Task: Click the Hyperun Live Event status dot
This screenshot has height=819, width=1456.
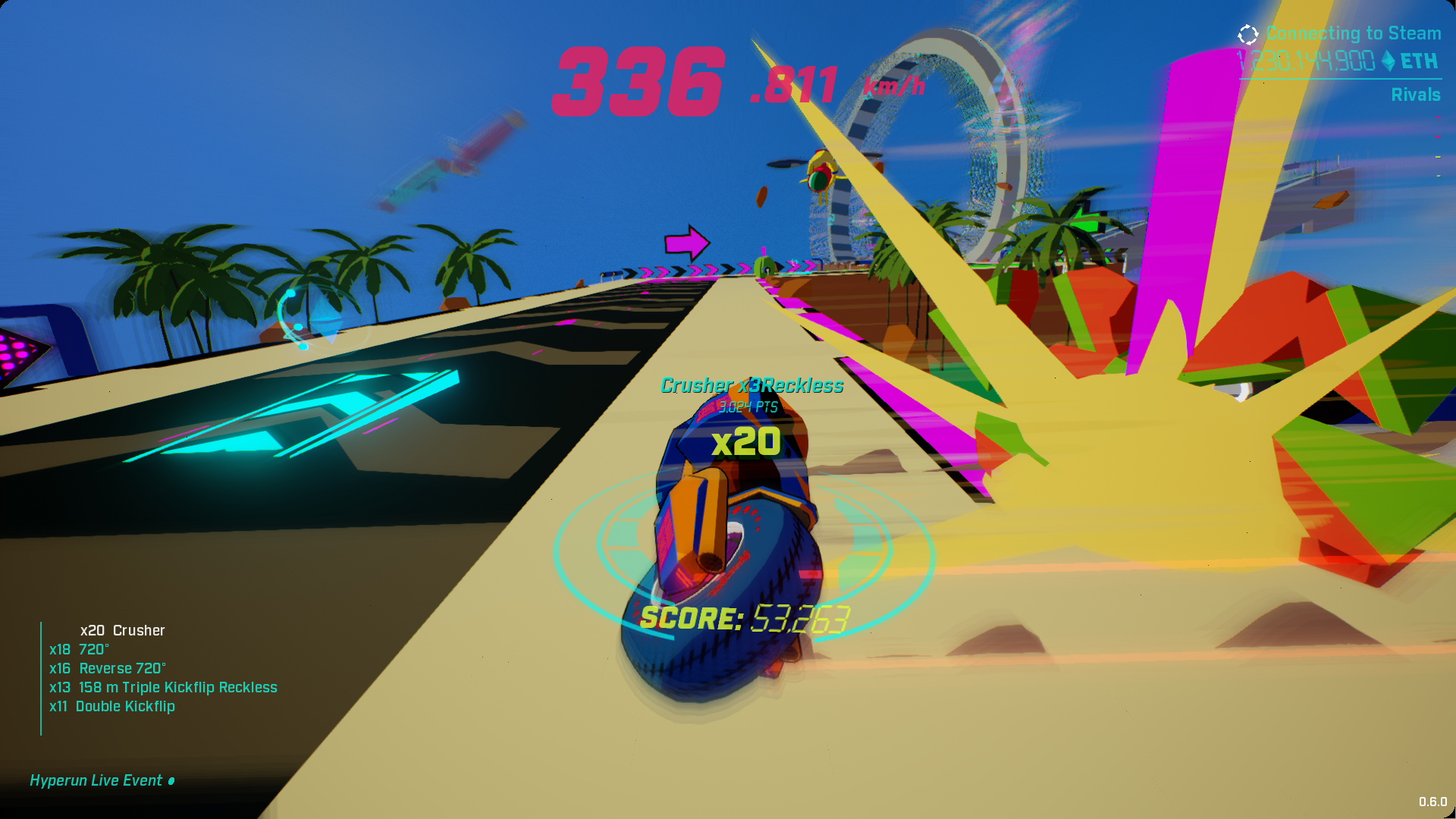Action: tap(172, 781)
